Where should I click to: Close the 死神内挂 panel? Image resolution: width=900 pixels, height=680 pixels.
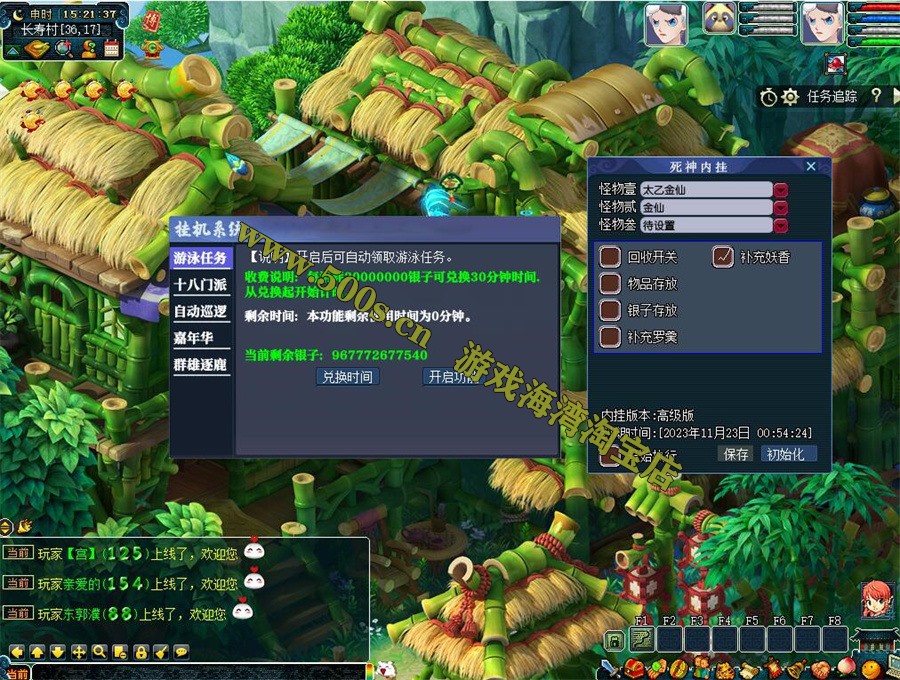coord(811,166)
